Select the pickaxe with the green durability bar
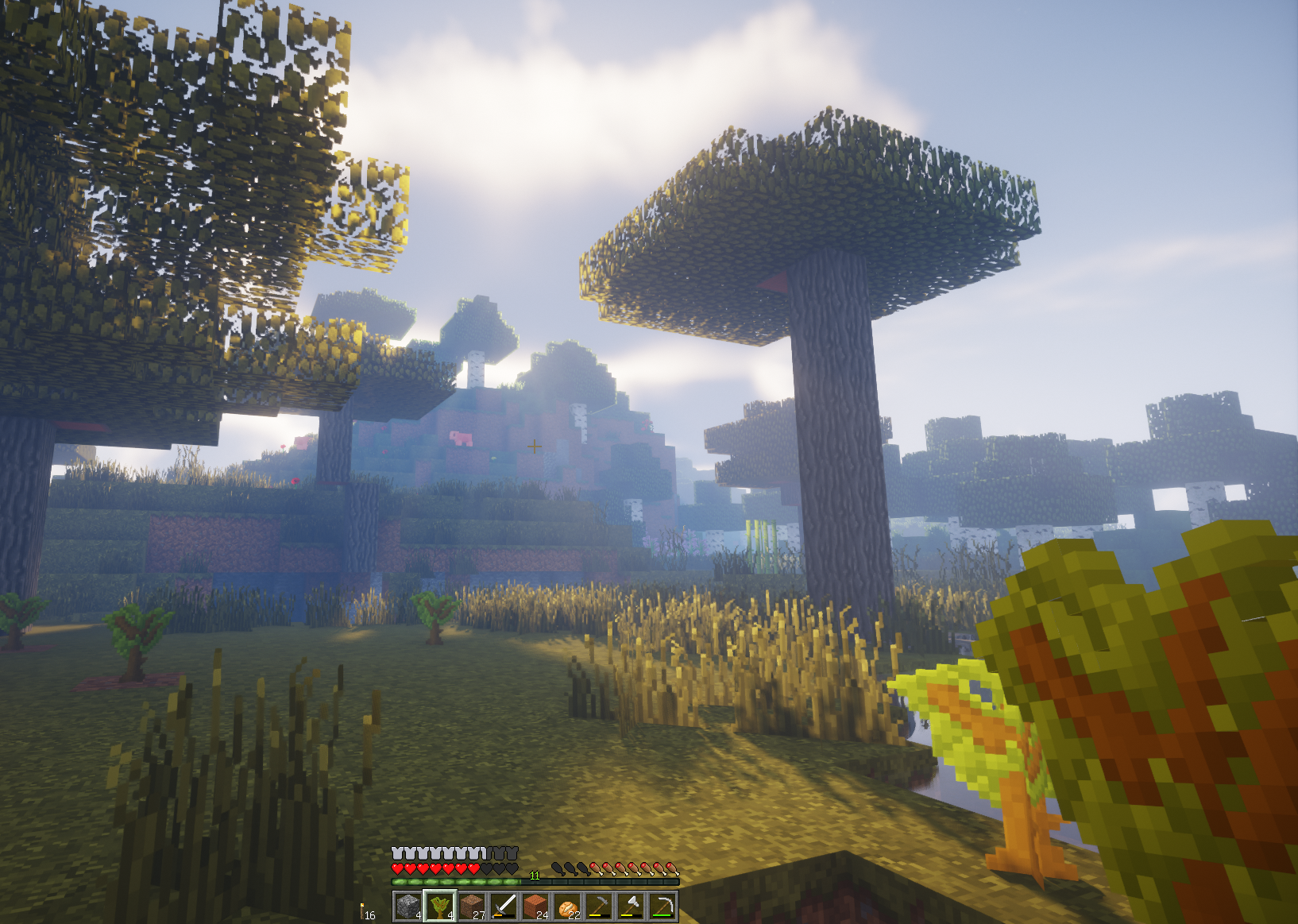1298x924 pixels. (663, 906)
